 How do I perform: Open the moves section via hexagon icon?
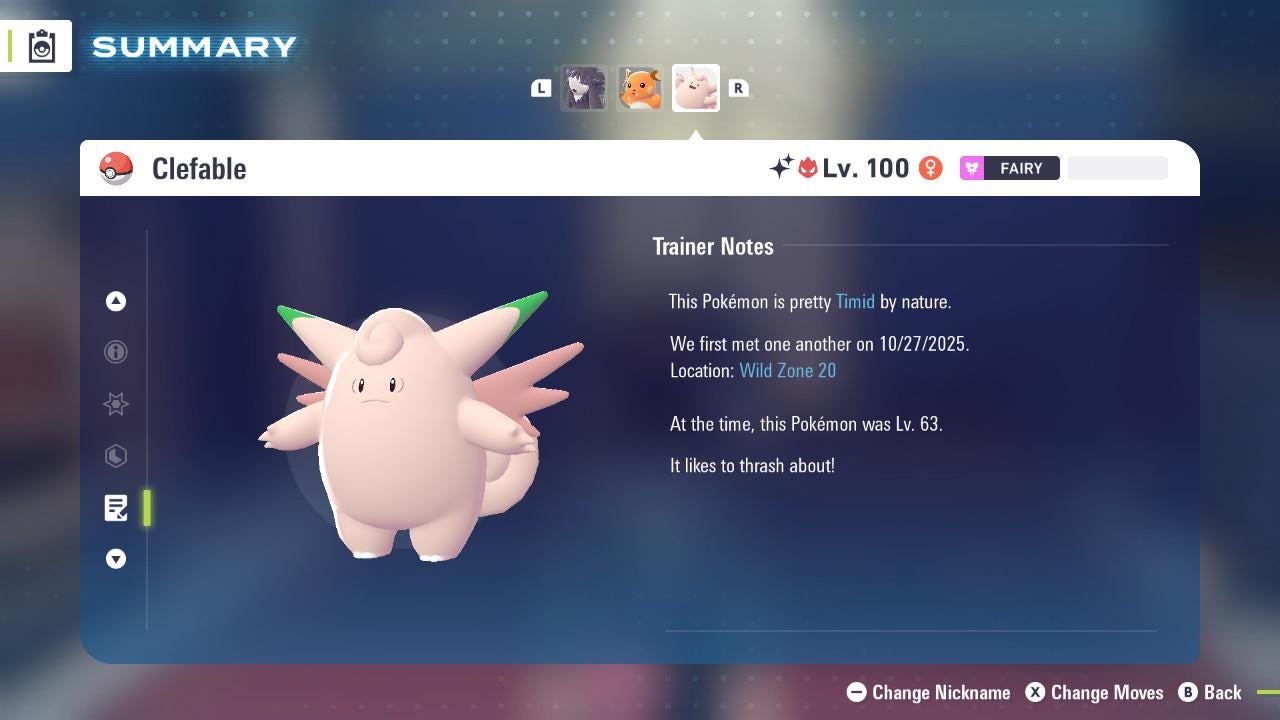pyautogui.click(x=116, y=456)
